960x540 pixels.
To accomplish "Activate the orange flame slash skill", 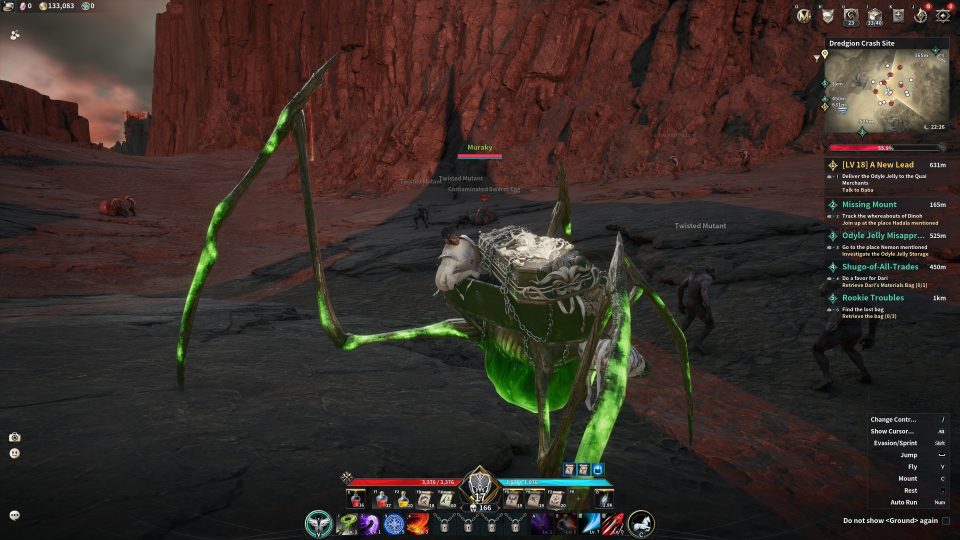I will click(x=418, y=523).
